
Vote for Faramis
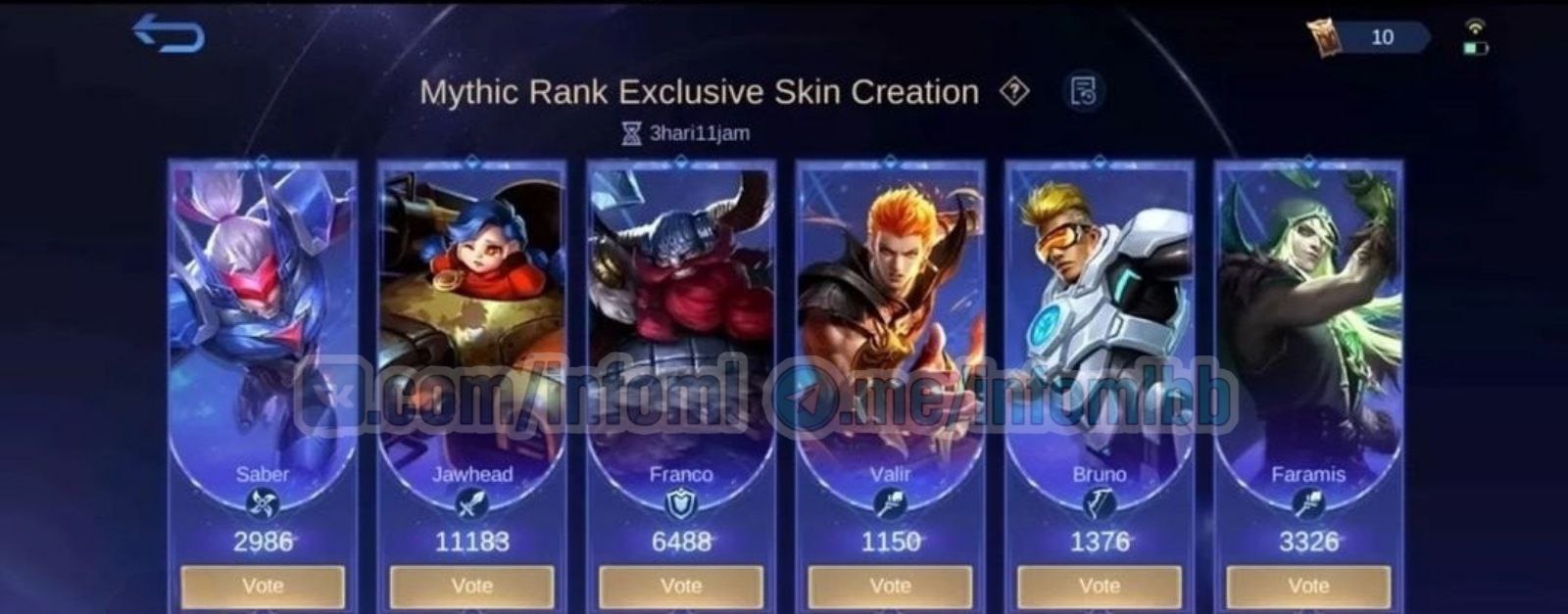[1308, 586]
